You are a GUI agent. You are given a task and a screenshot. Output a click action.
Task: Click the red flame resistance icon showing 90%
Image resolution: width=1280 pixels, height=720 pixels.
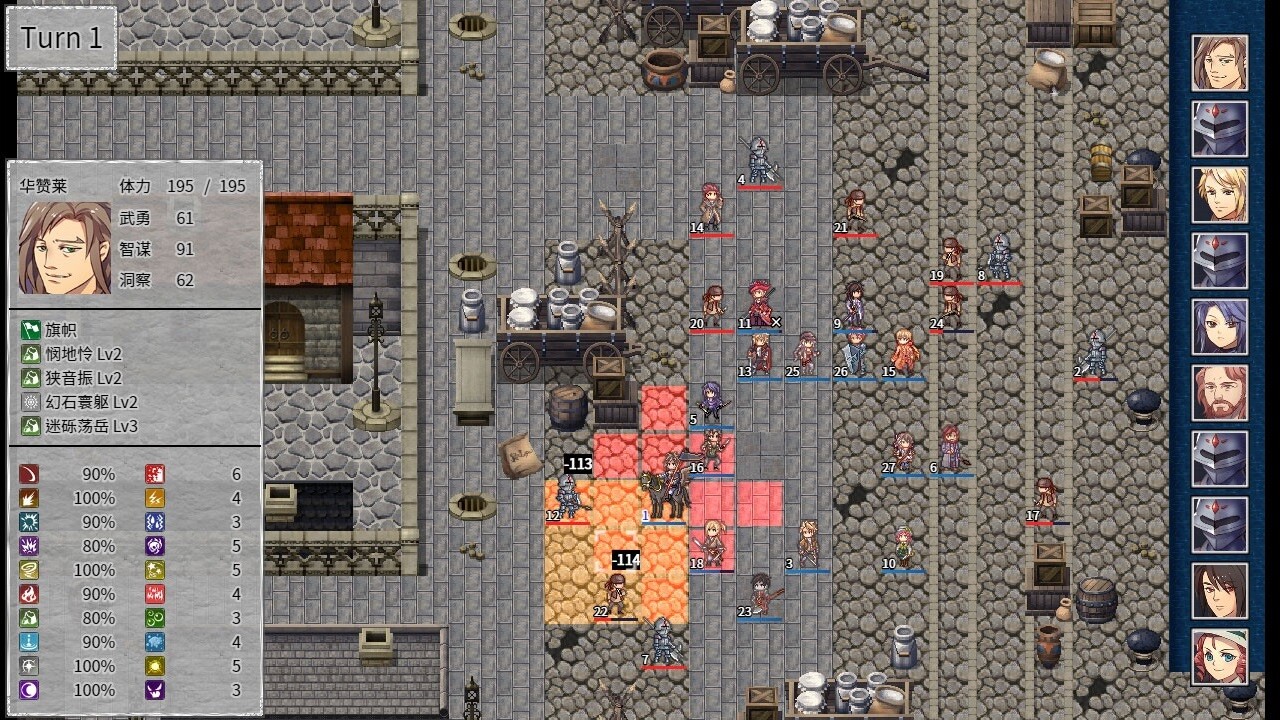pyautogui.click(x=28, y=594)
